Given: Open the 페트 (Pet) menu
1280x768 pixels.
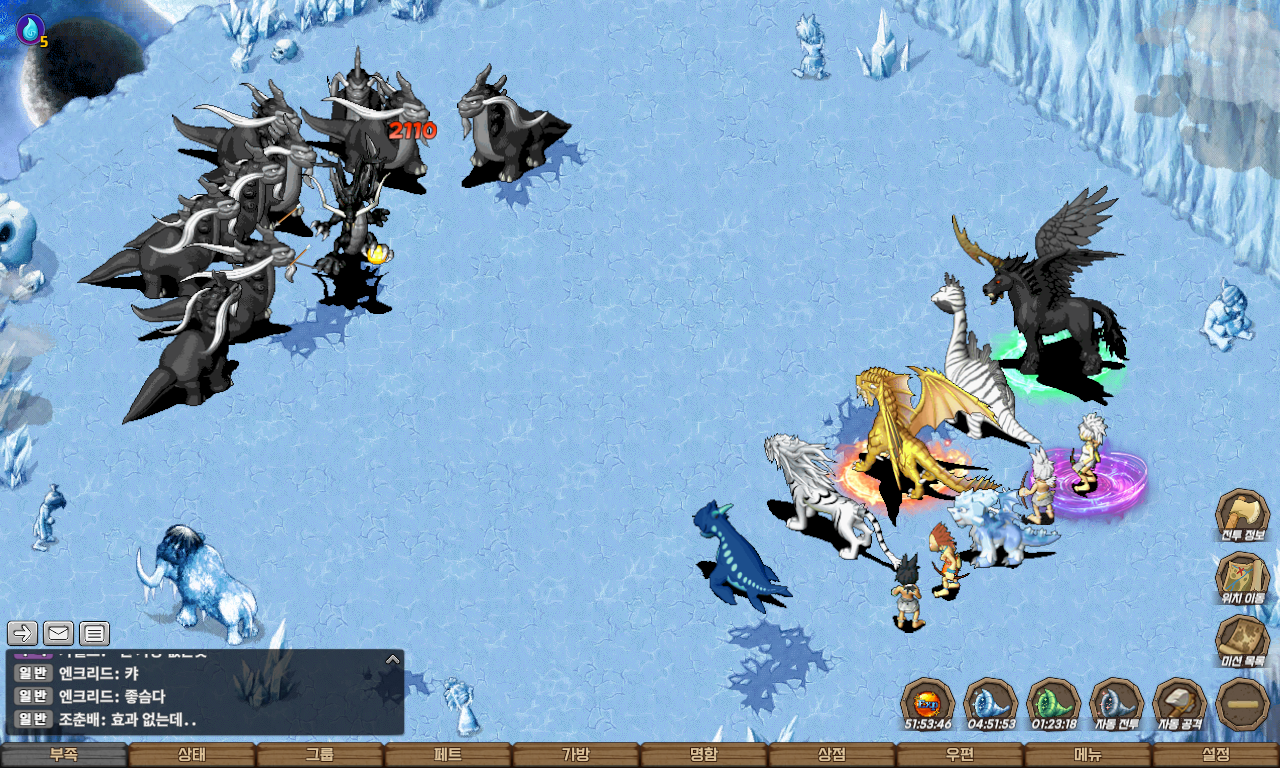Looking at the screenshot, I should pyautogui.click(x=448, y=755).
